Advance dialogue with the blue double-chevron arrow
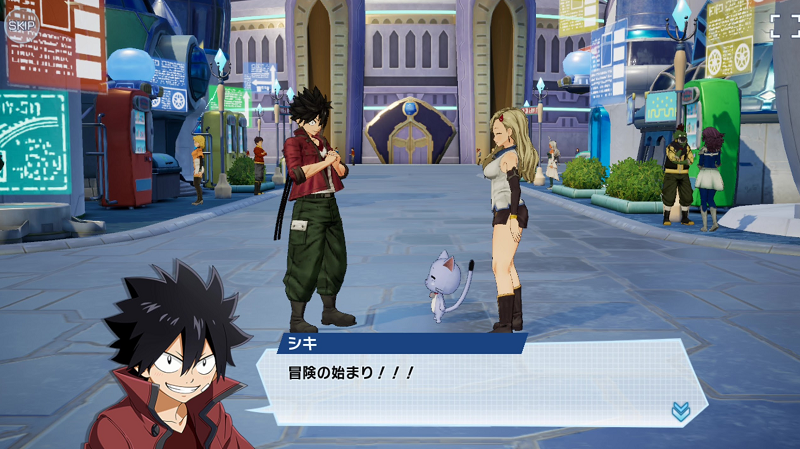Viewport: 800px width, 449px height. (680, 411)
